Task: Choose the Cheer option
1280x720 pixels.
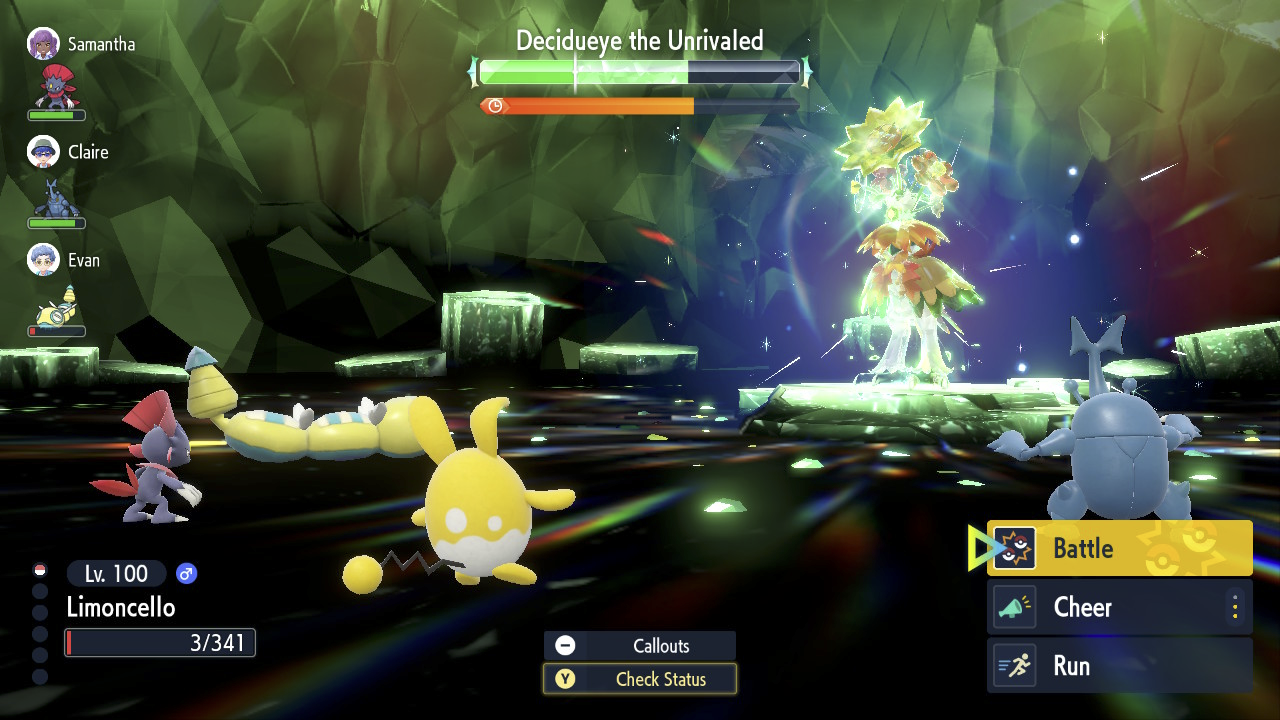Action: click(x=1105, y=607)
